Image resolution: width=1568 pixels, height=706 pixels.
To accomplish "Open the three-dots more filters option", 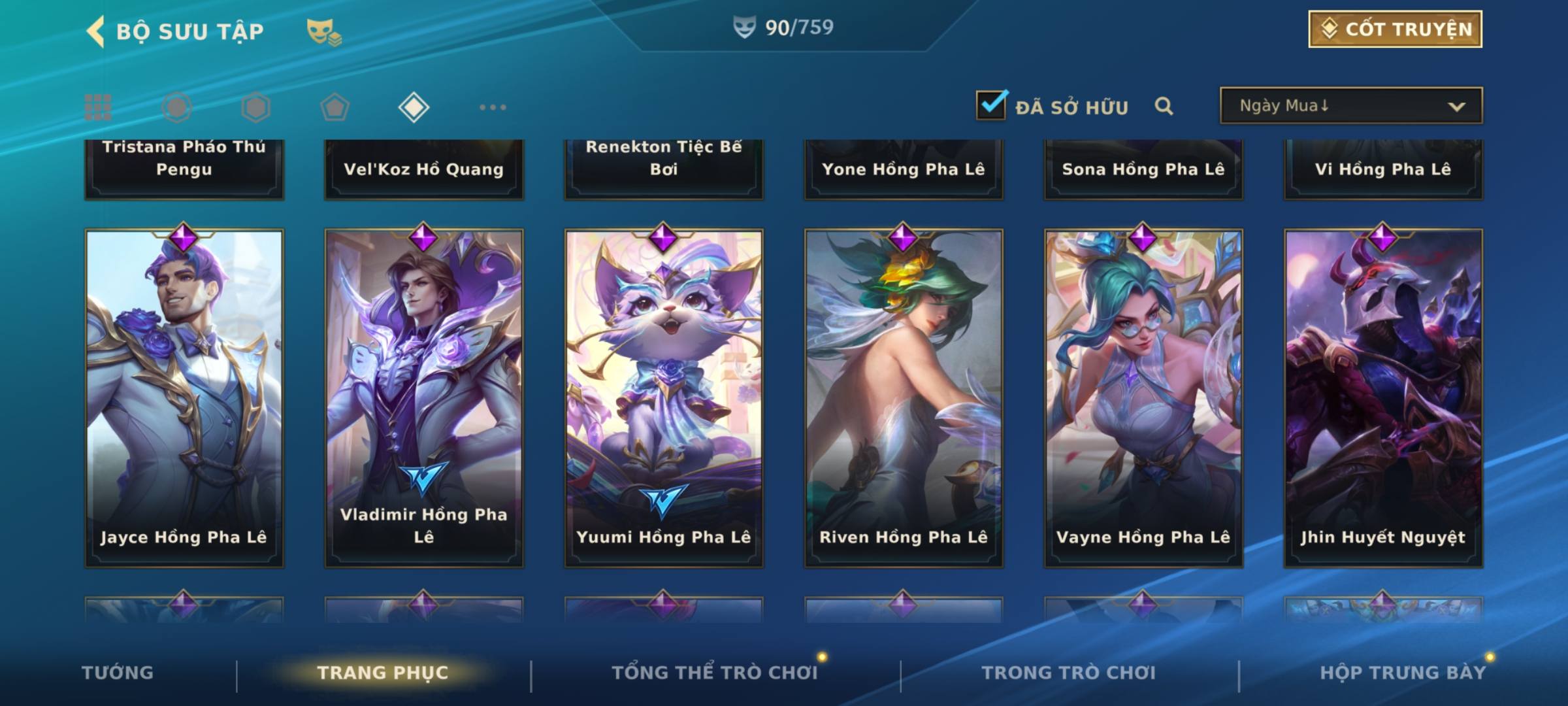I will [x=493, y=107].
